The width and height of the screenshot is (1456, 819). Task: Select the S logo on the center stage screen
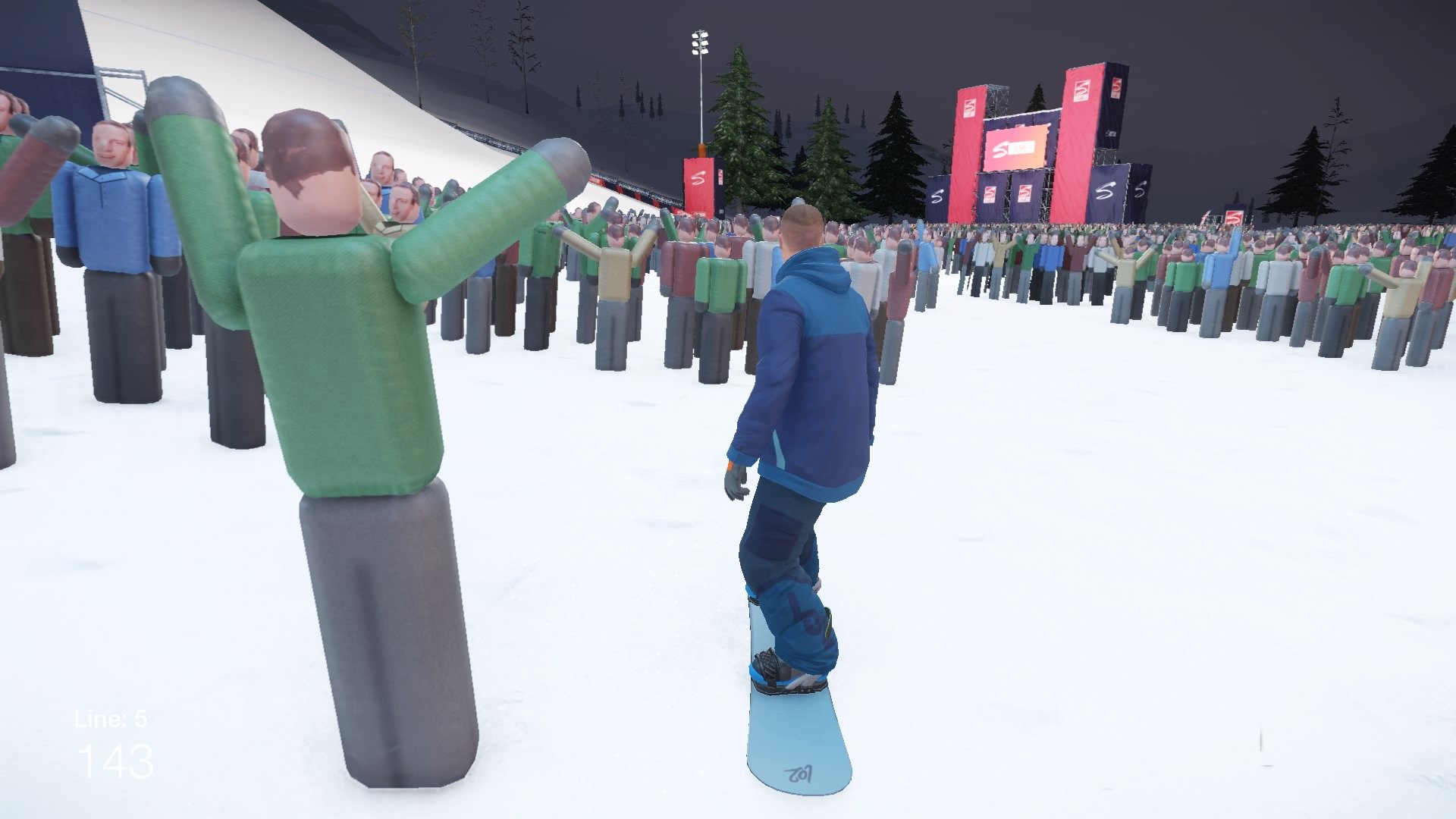pyautogui.click(x=1001, y=148)
